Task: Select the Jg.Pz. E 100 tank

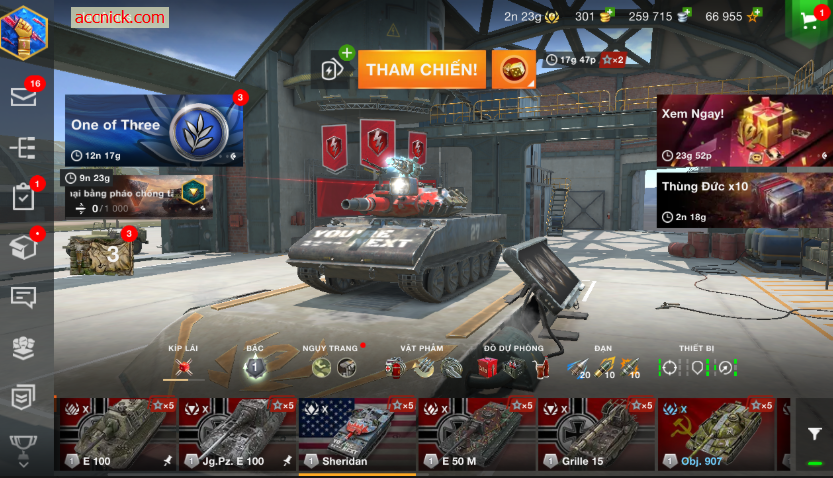Action: point(237,434)
